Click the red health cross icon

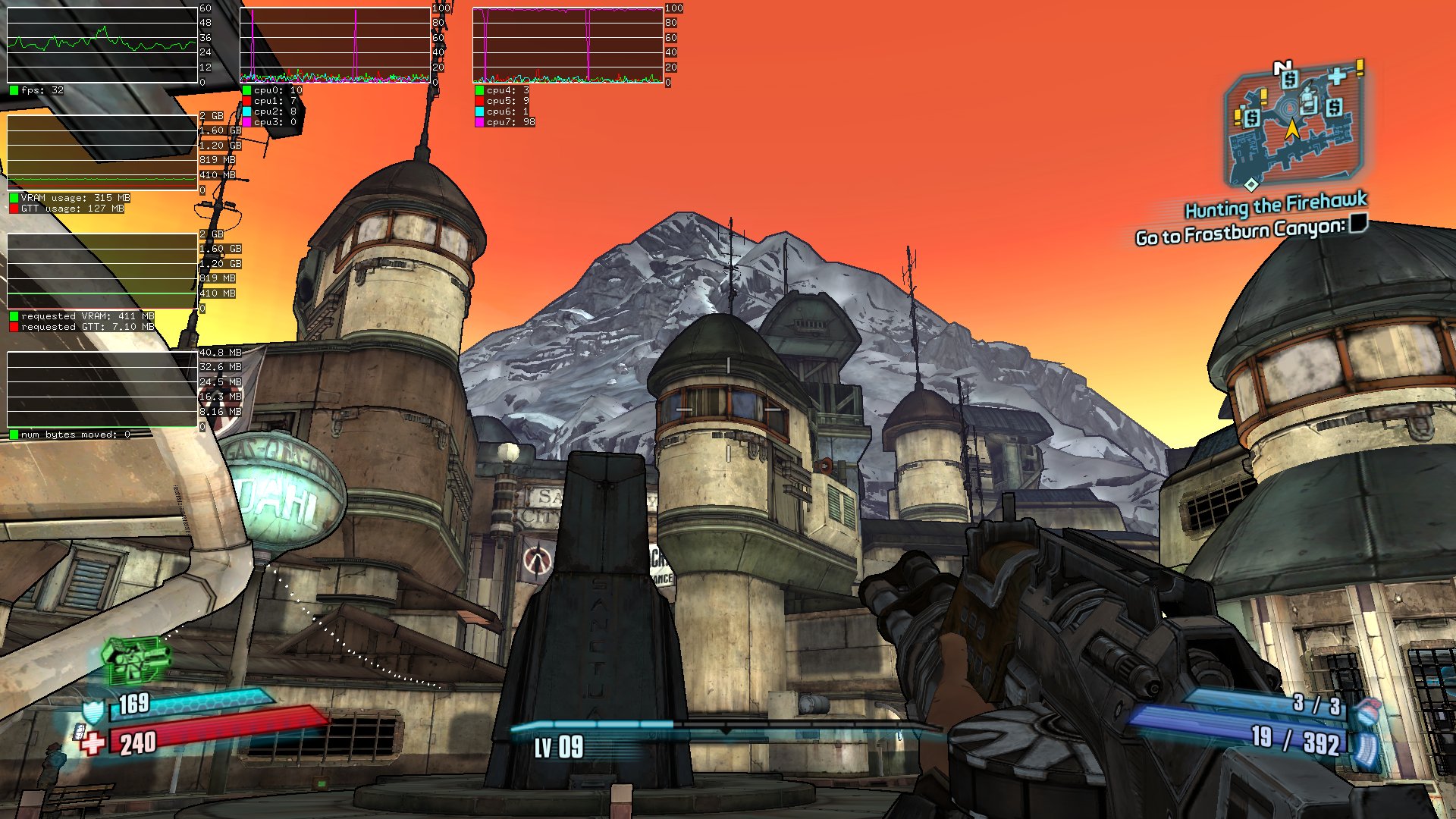click(x=93, y=743)
